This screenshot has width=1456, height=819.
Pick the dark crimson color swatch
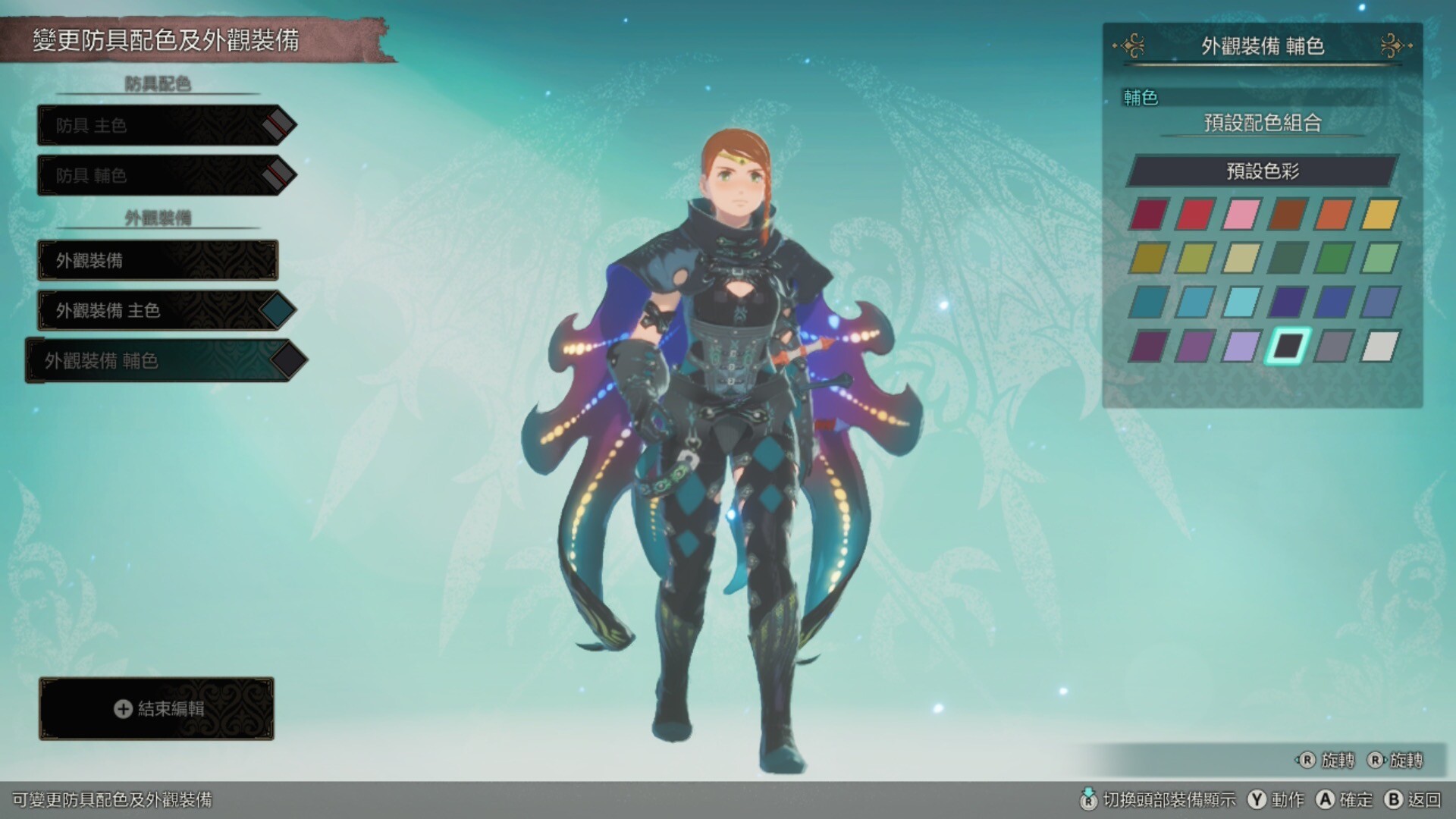(1148, 215)
